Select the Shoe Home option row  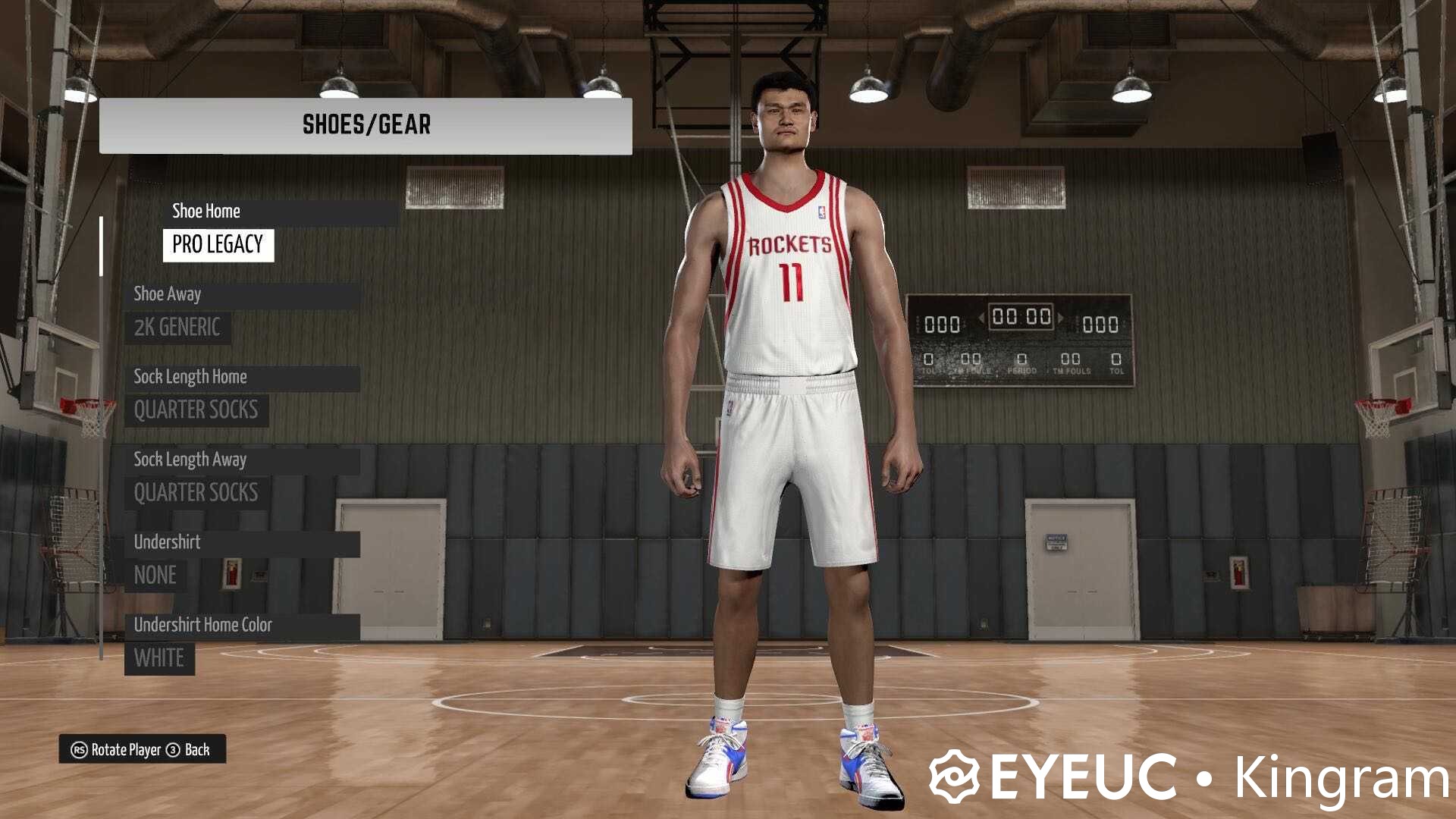coord(281,212)
